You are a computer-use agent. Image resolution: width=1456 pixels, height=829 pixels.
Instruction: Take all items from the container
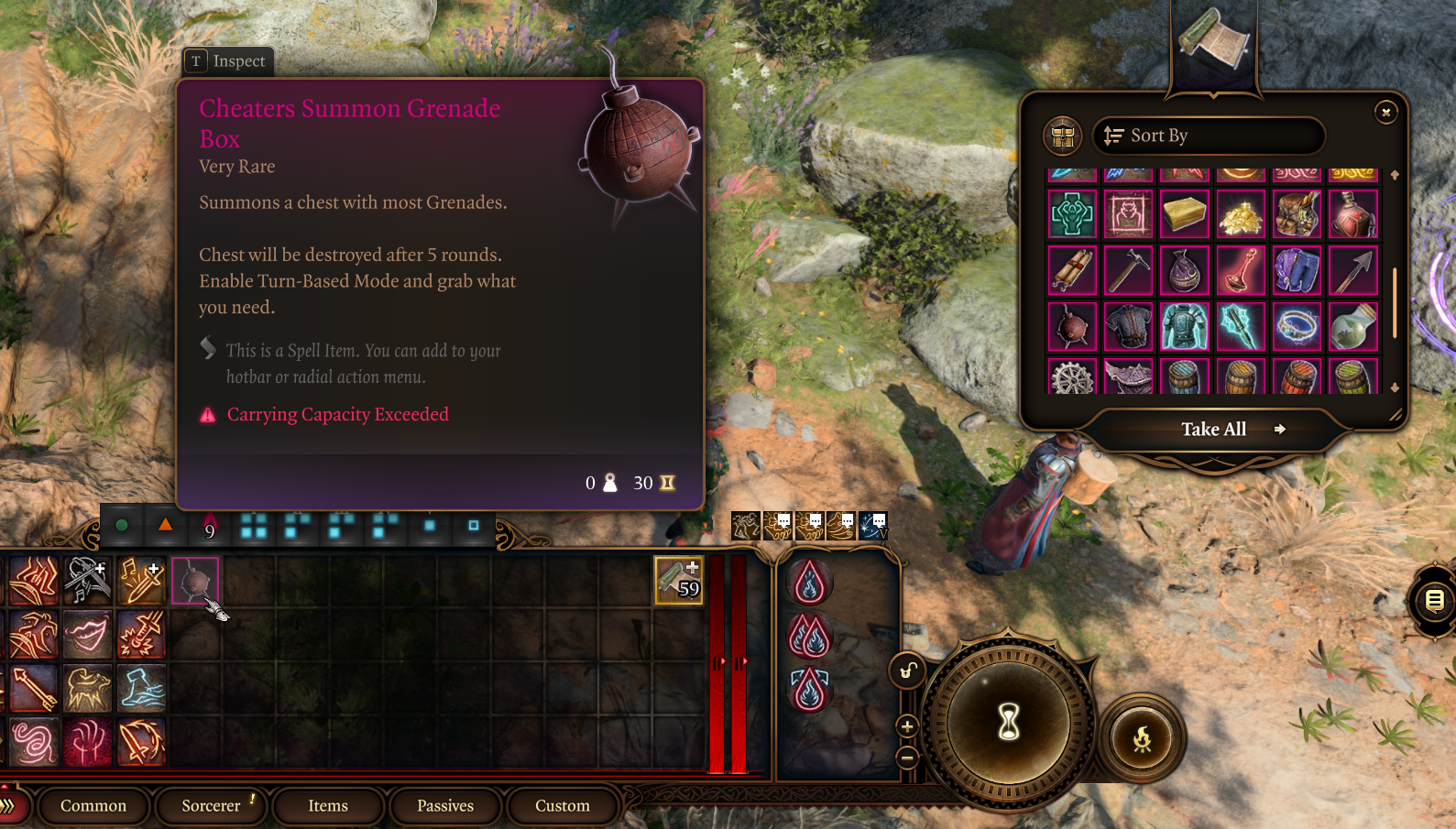point(1213,430)
